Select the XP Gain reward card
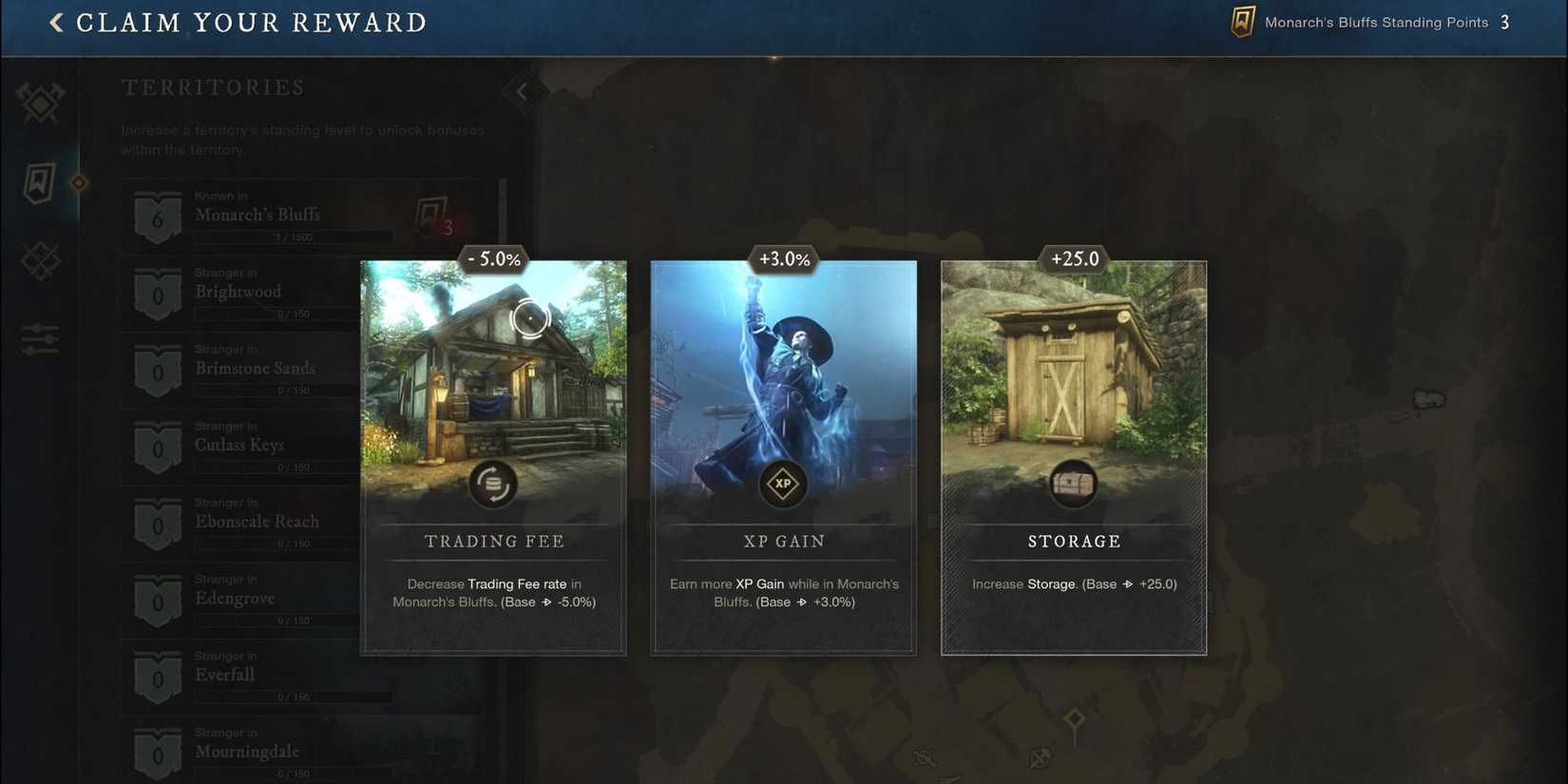Image resolution: width=1568 pixels, height=784 pixels. pyautogui.click(x=782, y=456)
